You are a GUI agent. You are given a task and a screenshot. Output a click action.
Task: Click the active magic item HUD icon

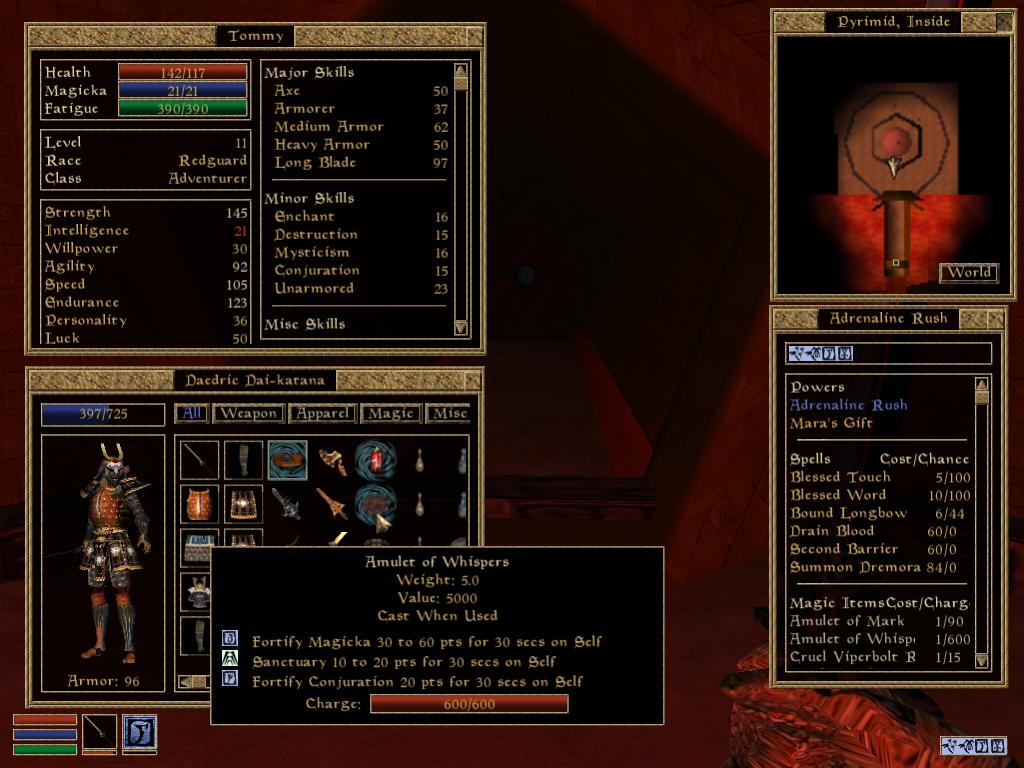(x=139, y=731)
